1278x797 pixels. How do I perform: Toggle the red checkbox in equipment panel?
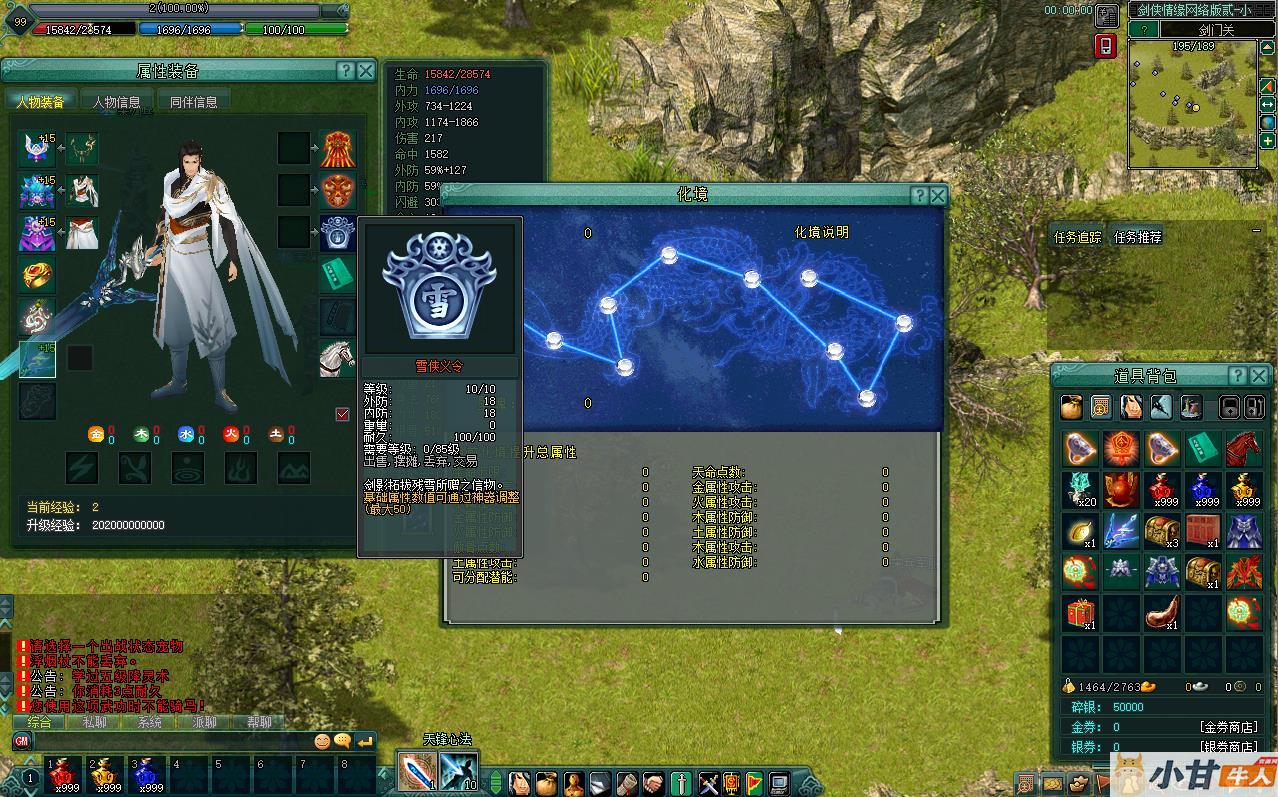coord(343,414)
